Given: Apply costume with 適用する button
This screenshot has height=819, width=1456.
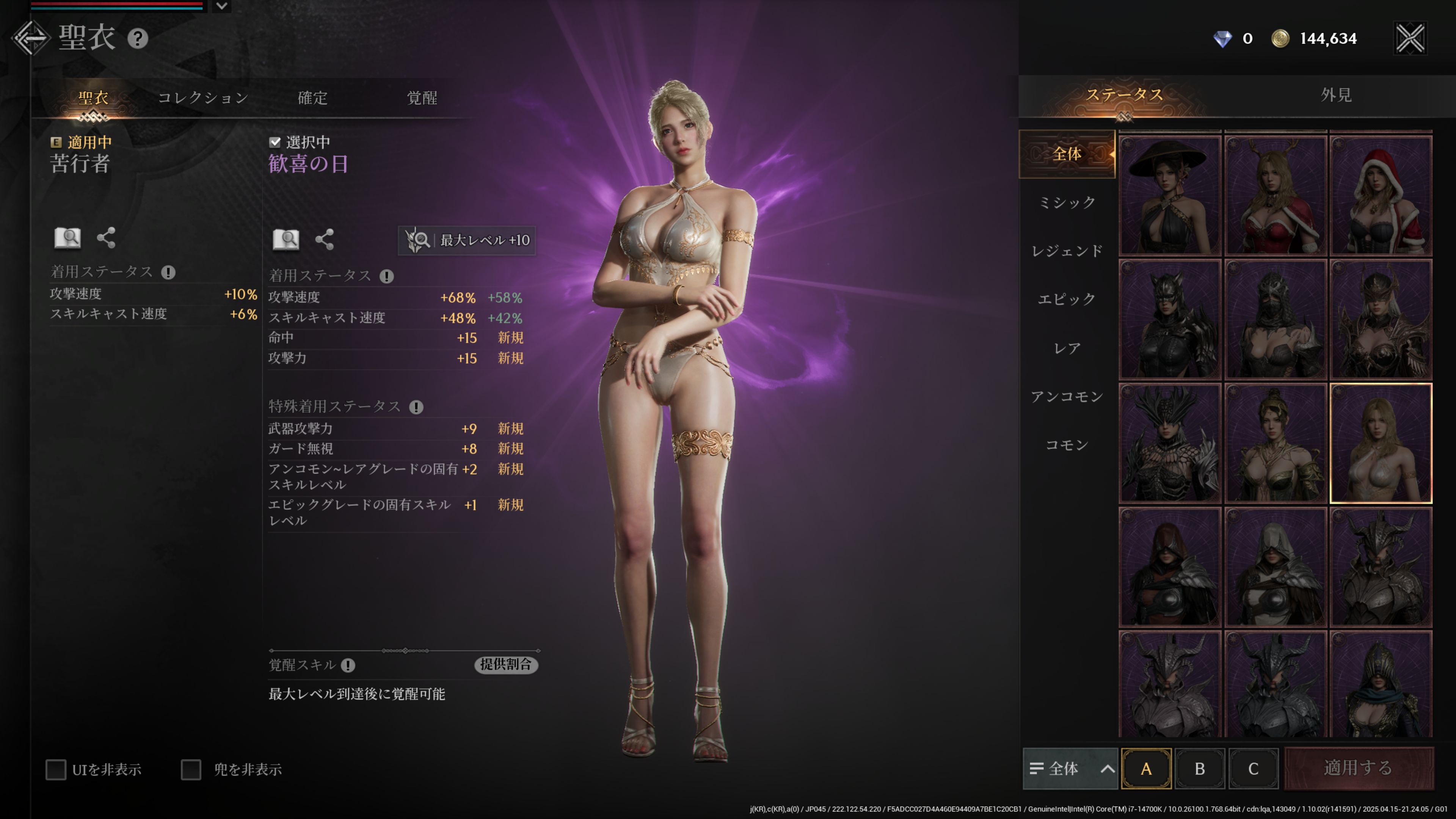Looking at the screenshot, I should coord(1358,768).
